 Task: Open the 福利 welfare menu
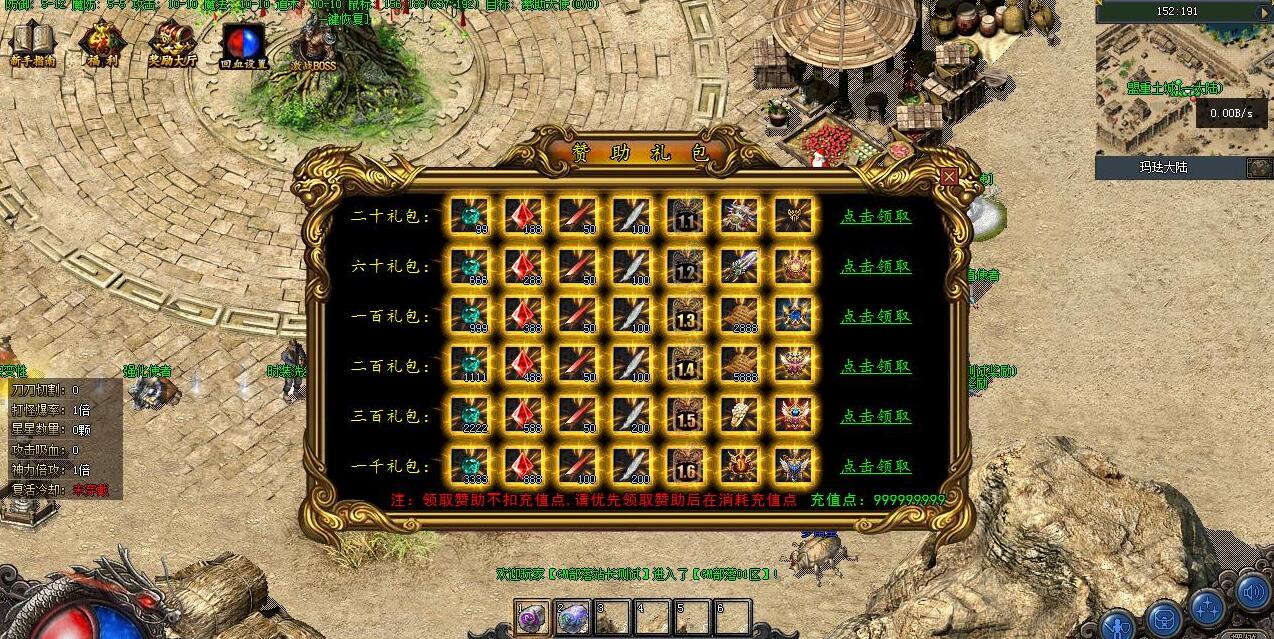103,45
